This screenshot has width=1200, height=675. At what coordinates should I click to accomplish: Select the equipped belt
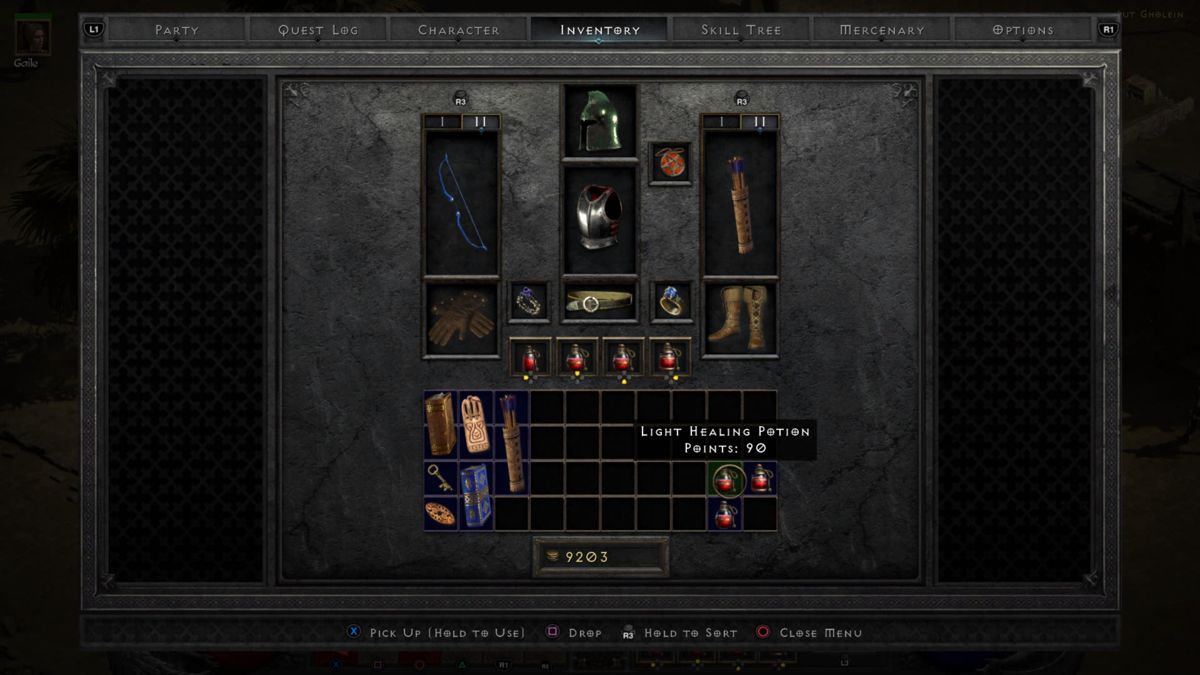click(600, 301)
